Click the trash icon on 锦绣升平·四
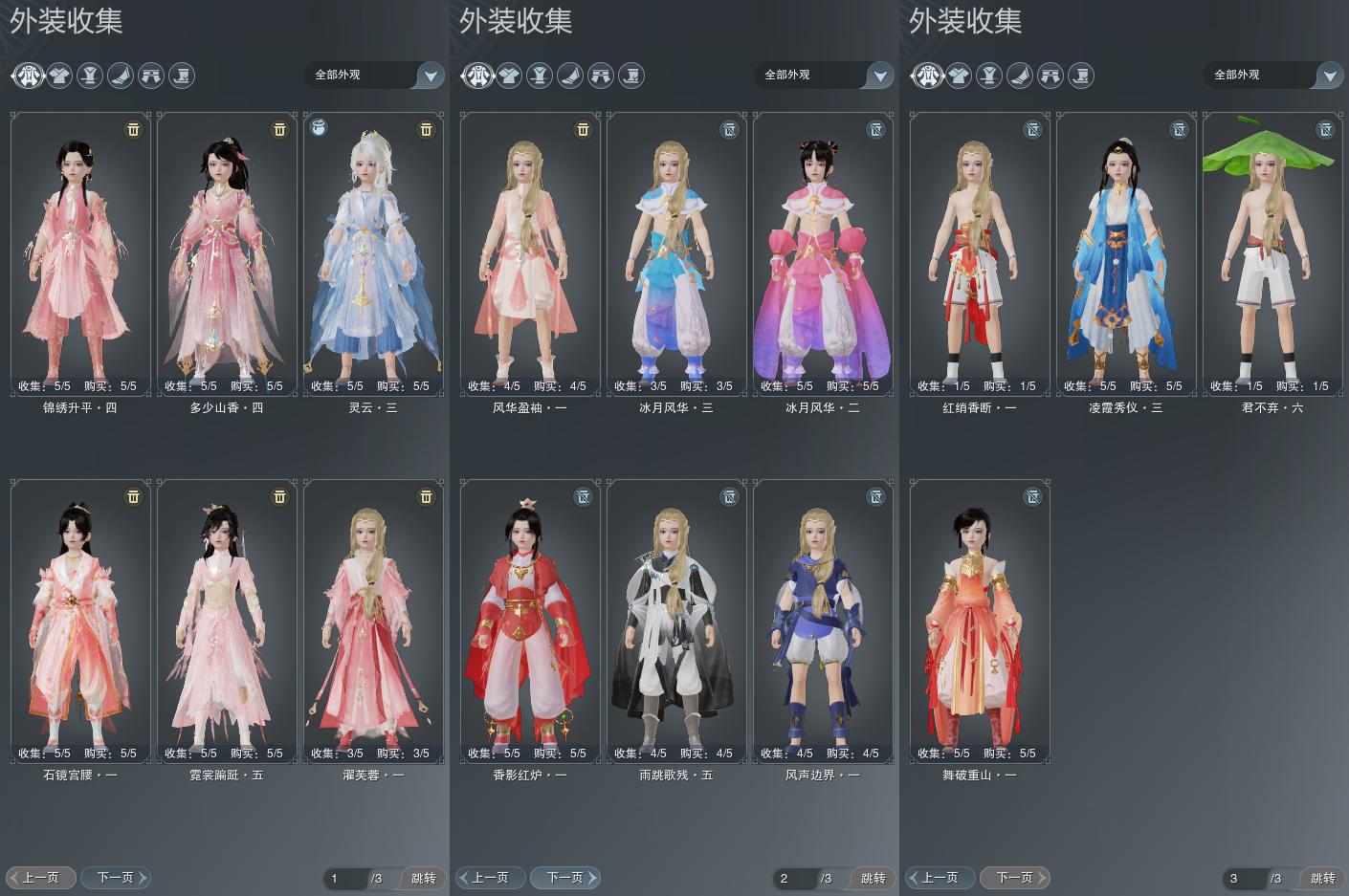The width and height of the screenshot is (1349, 896). pyautogui.click(x=133, y=129)
